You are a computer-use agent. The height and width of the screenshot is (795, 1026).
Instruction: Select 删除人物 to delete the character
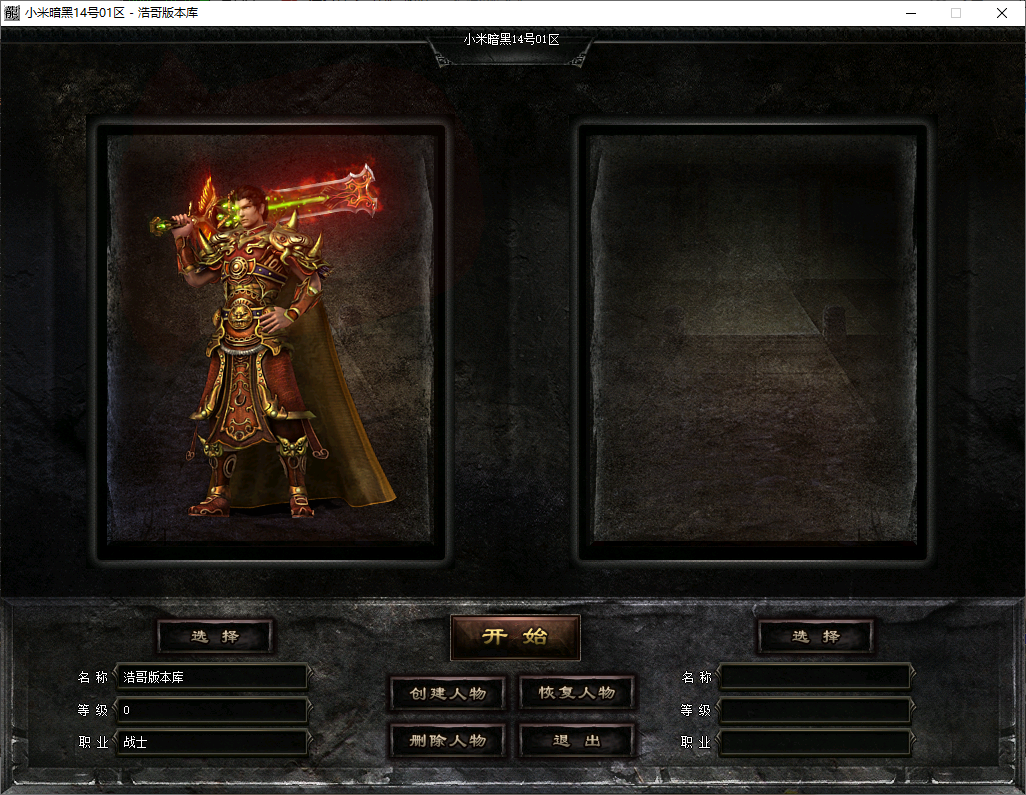coord(447,741)
